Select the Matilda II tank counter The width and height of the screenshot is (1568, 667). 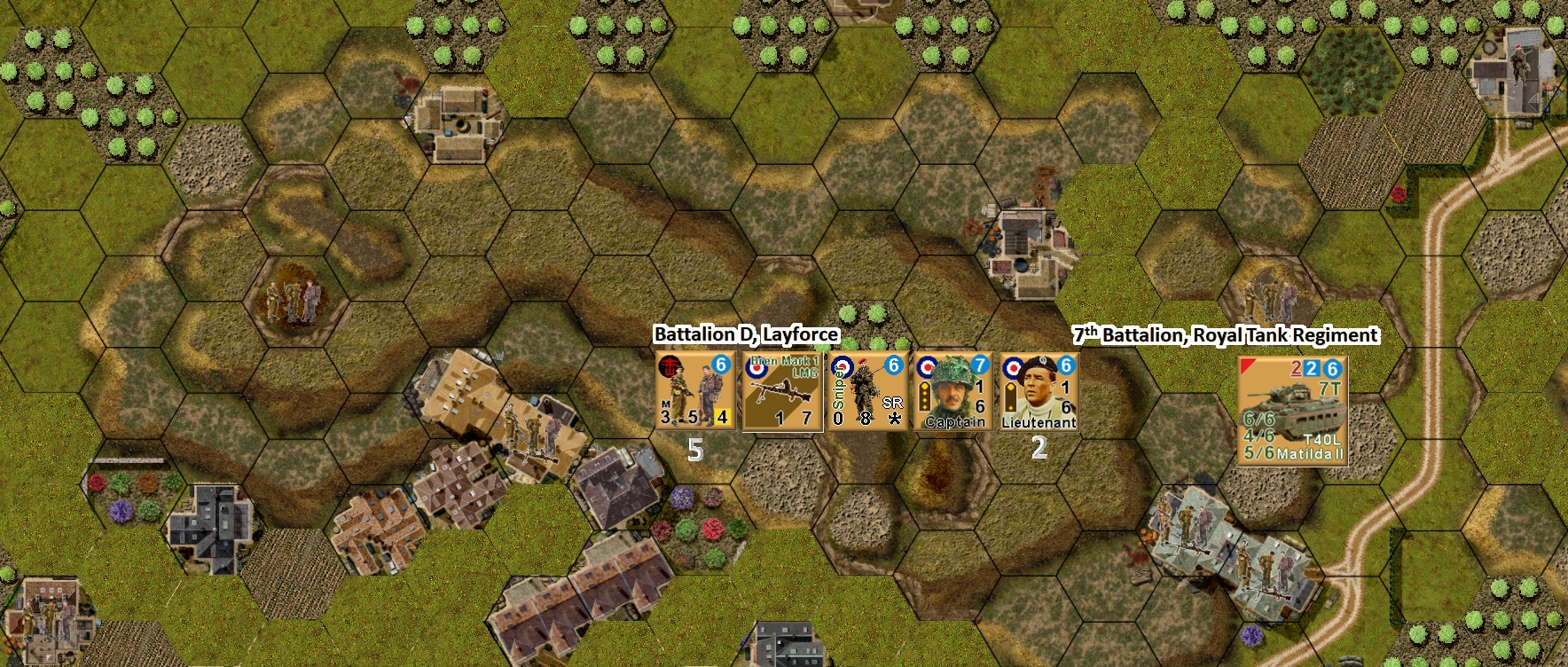(1292, 410)
